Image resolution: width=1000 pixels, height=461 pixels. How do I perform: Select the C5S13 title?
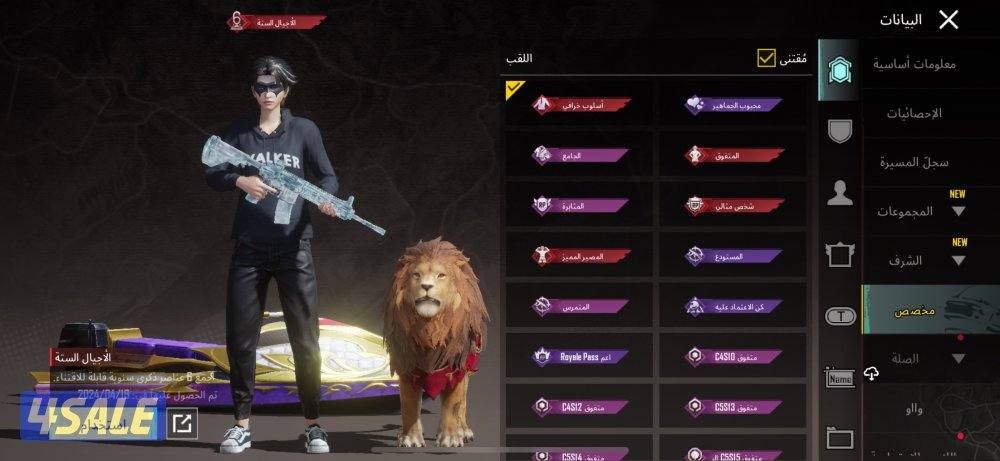pos(733,406)
